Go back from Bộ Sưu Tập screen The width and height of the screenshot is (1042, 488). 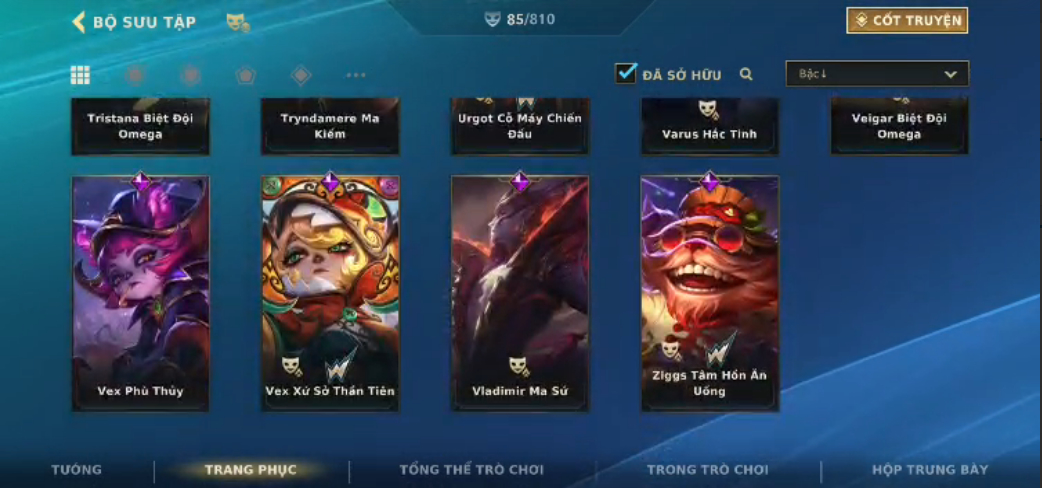pyautogui.click(x=79, y=21)
